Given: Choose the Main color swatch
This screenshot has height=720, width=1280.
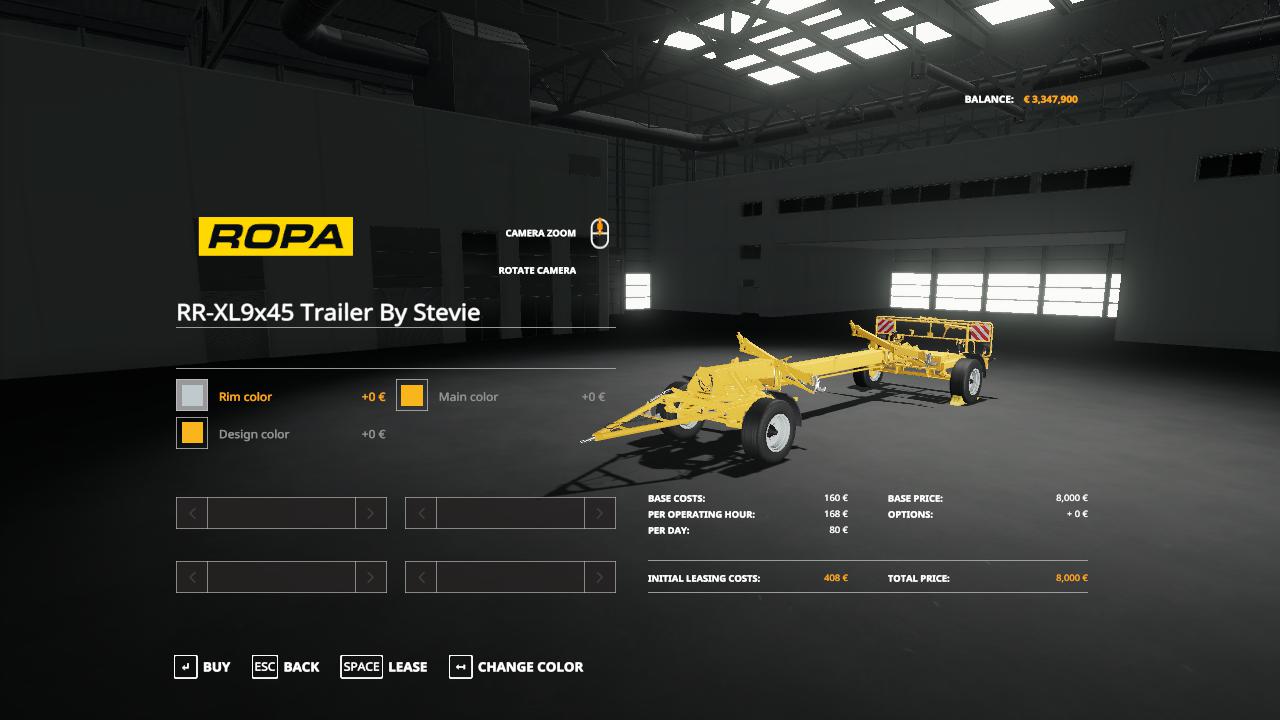Looking at the screenshot, I should 412,395.
